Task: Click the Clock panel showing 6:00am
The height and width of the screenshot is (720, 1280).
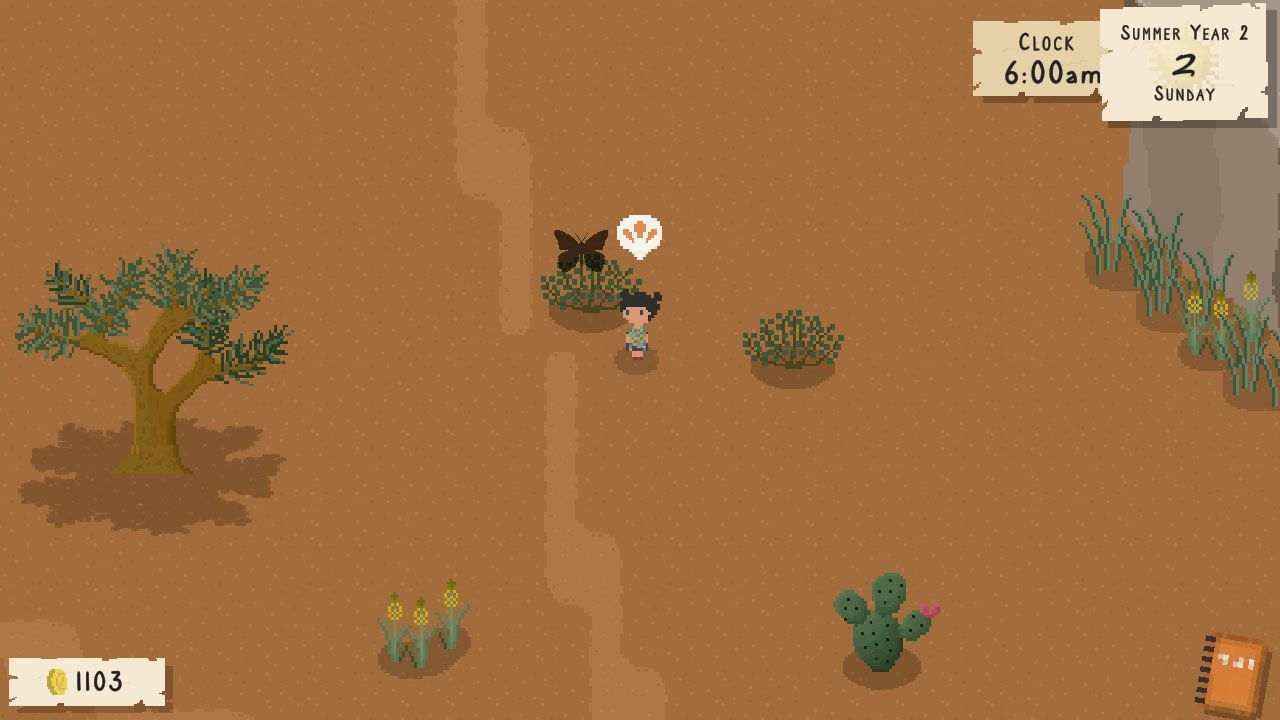Action: 1038,58
